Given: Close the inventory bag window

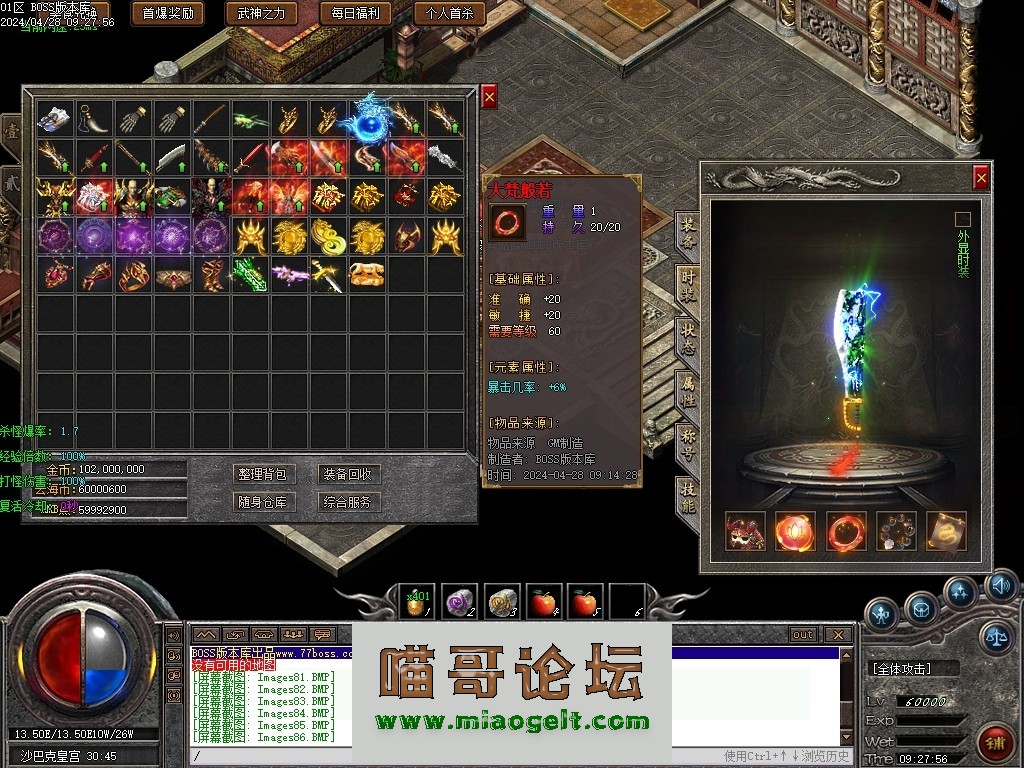Looking at the screenshot, I should (x=489, y=97).
